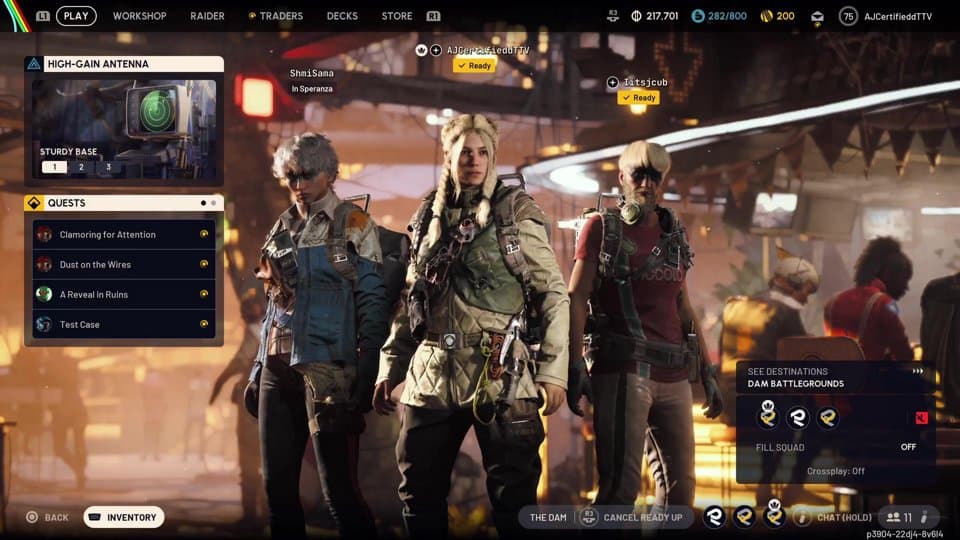View the A Reveal in Ruins quest
The height and width of the screenshot is (540, 960).
point(124,295)
